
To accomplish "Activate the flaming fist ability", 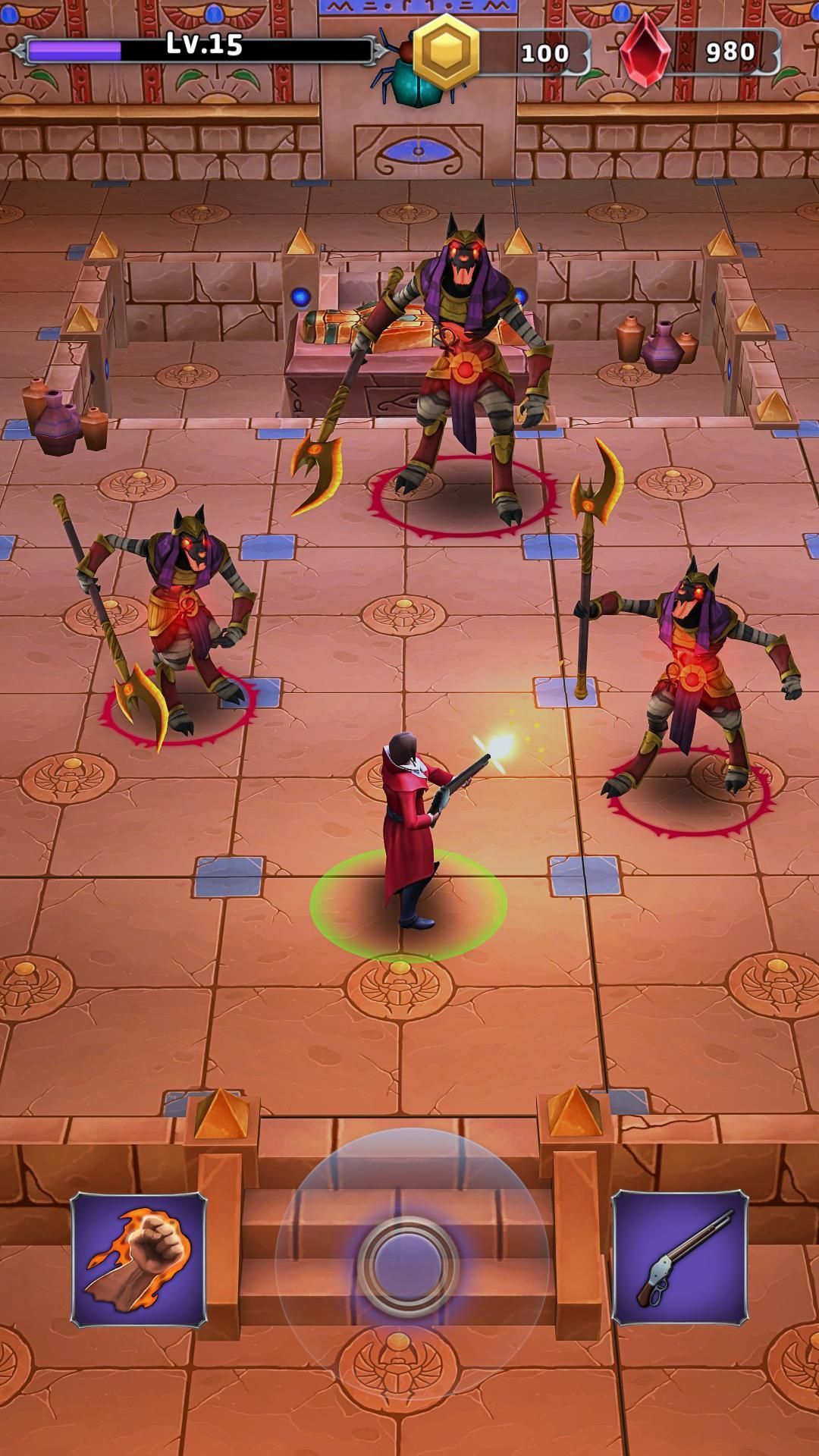I will point(139,1260).
